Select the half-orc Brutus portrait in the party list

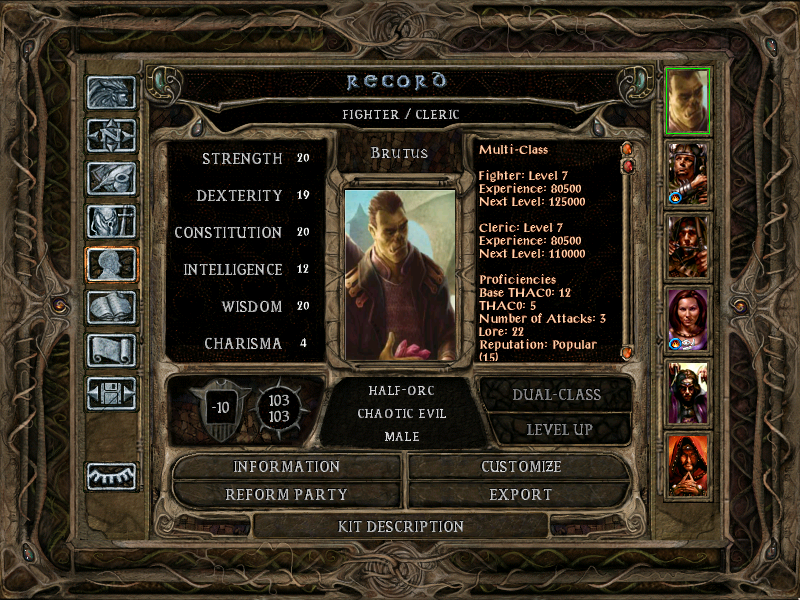point(688,100)
